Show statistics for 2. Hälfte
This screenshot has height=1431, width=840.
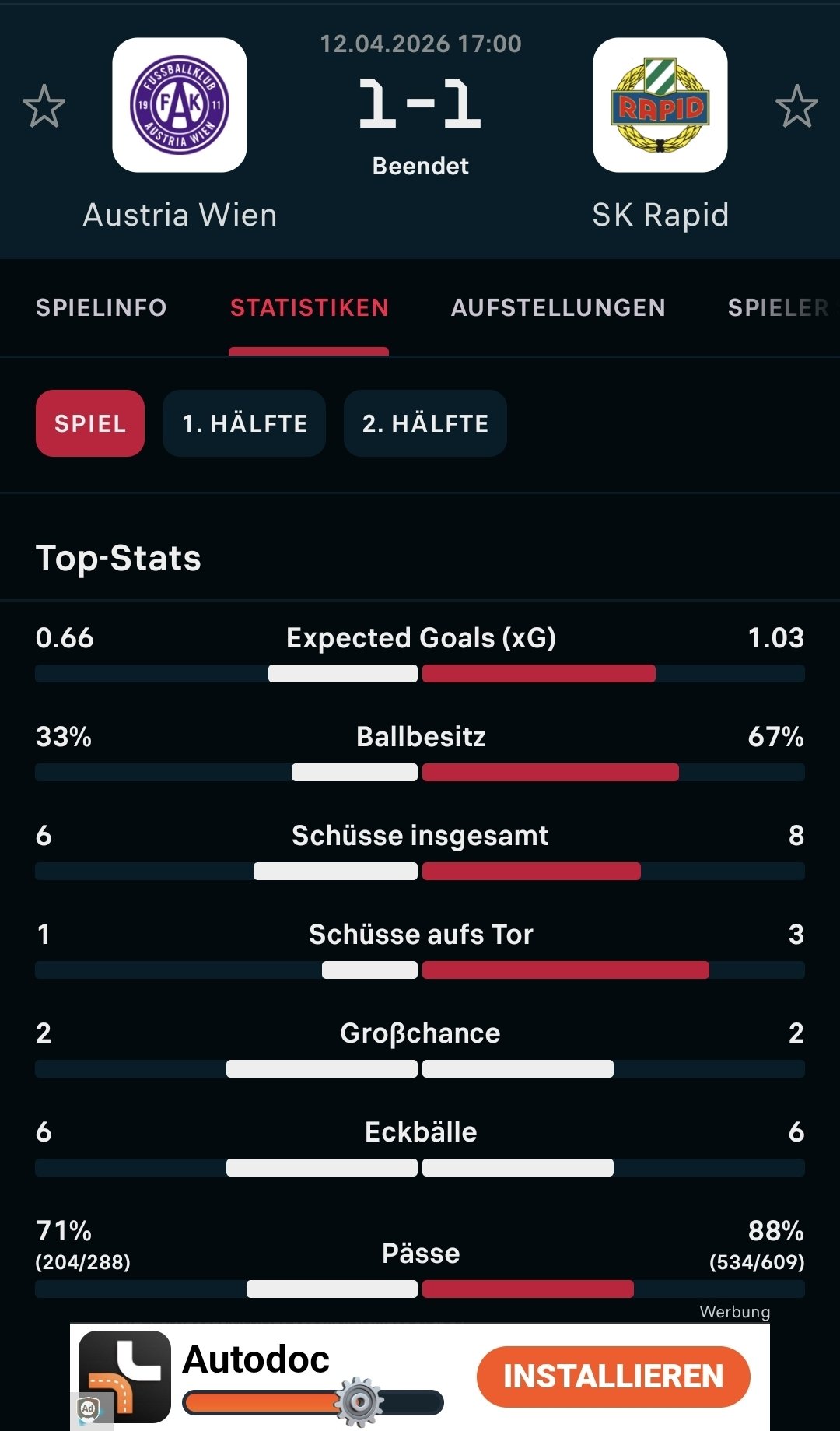point(425,423)
